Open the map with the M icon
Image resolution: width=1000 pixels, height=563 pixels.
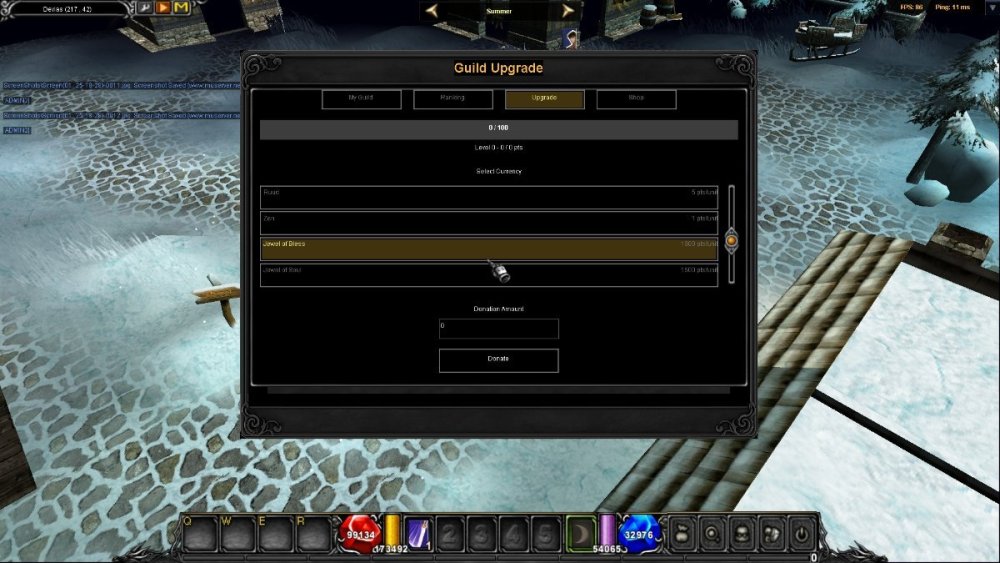181,8
